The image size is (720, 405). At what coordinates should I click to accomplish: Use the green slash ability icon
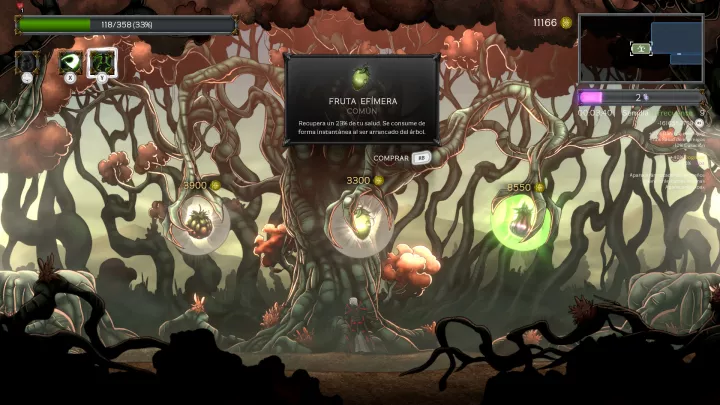pos(70,62)
